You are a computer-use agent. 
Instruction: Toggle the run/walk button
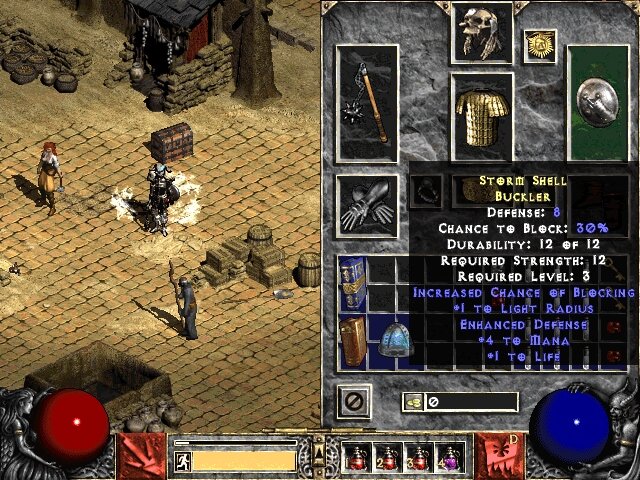(183, 460)
